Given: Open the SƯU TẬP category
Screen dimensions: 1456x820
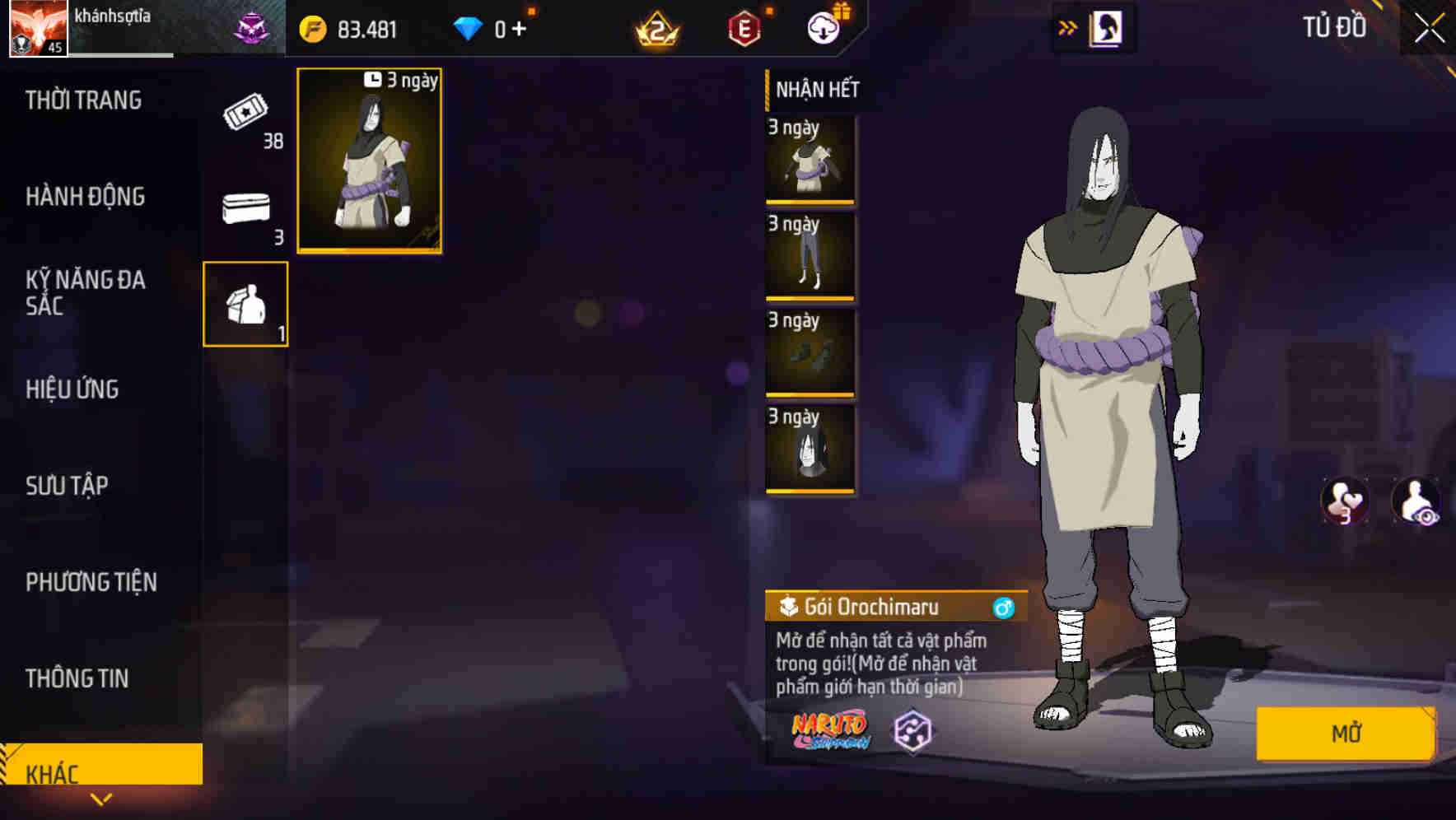Looking at the screenshot, I should (68, 486).
